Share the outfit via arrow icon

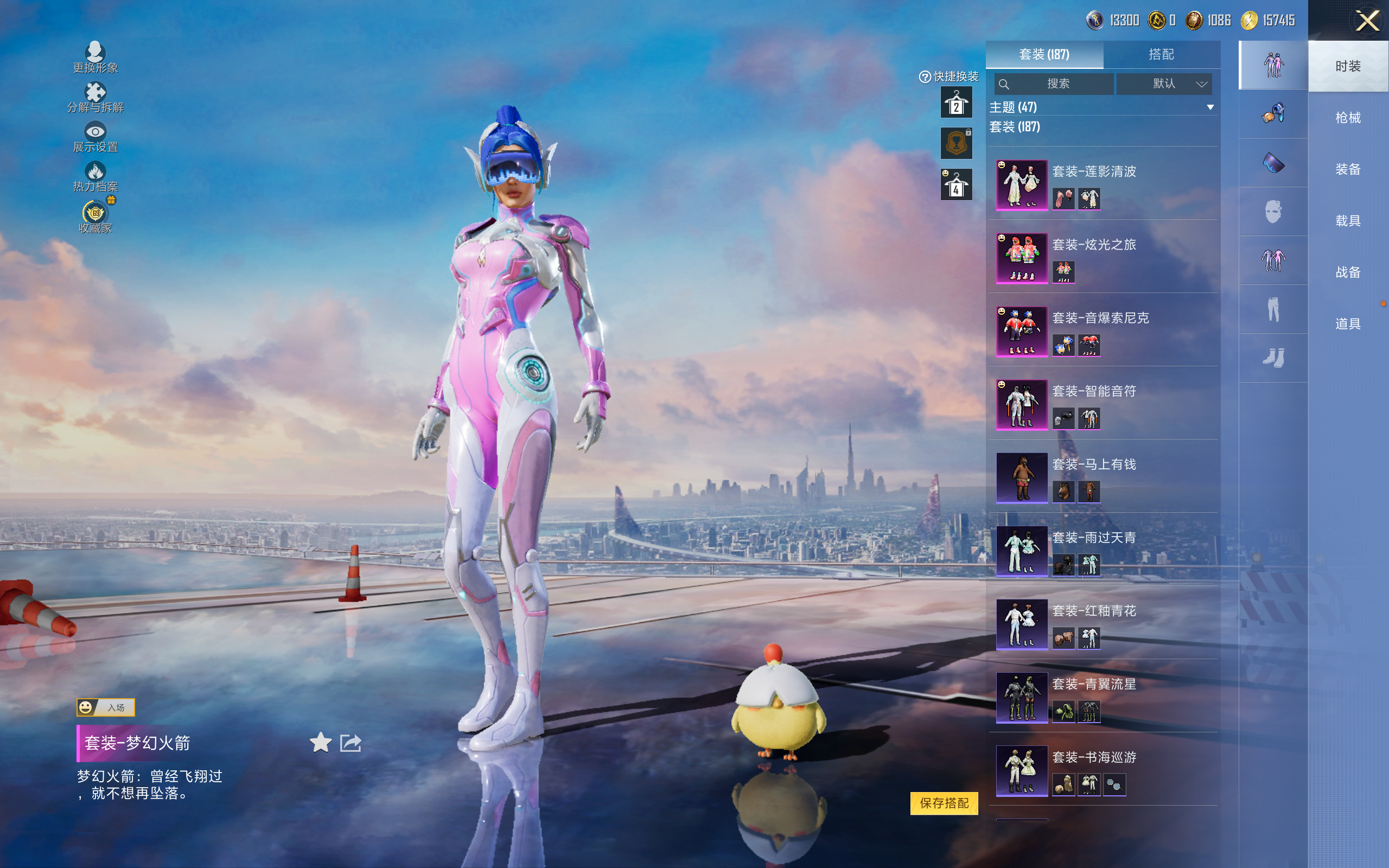pos(351,743)
